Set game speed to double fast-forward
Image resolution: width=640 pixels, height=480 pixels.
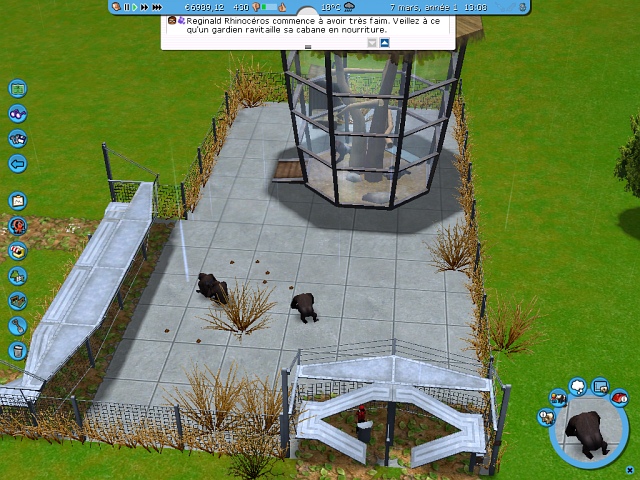click(144, 7)
